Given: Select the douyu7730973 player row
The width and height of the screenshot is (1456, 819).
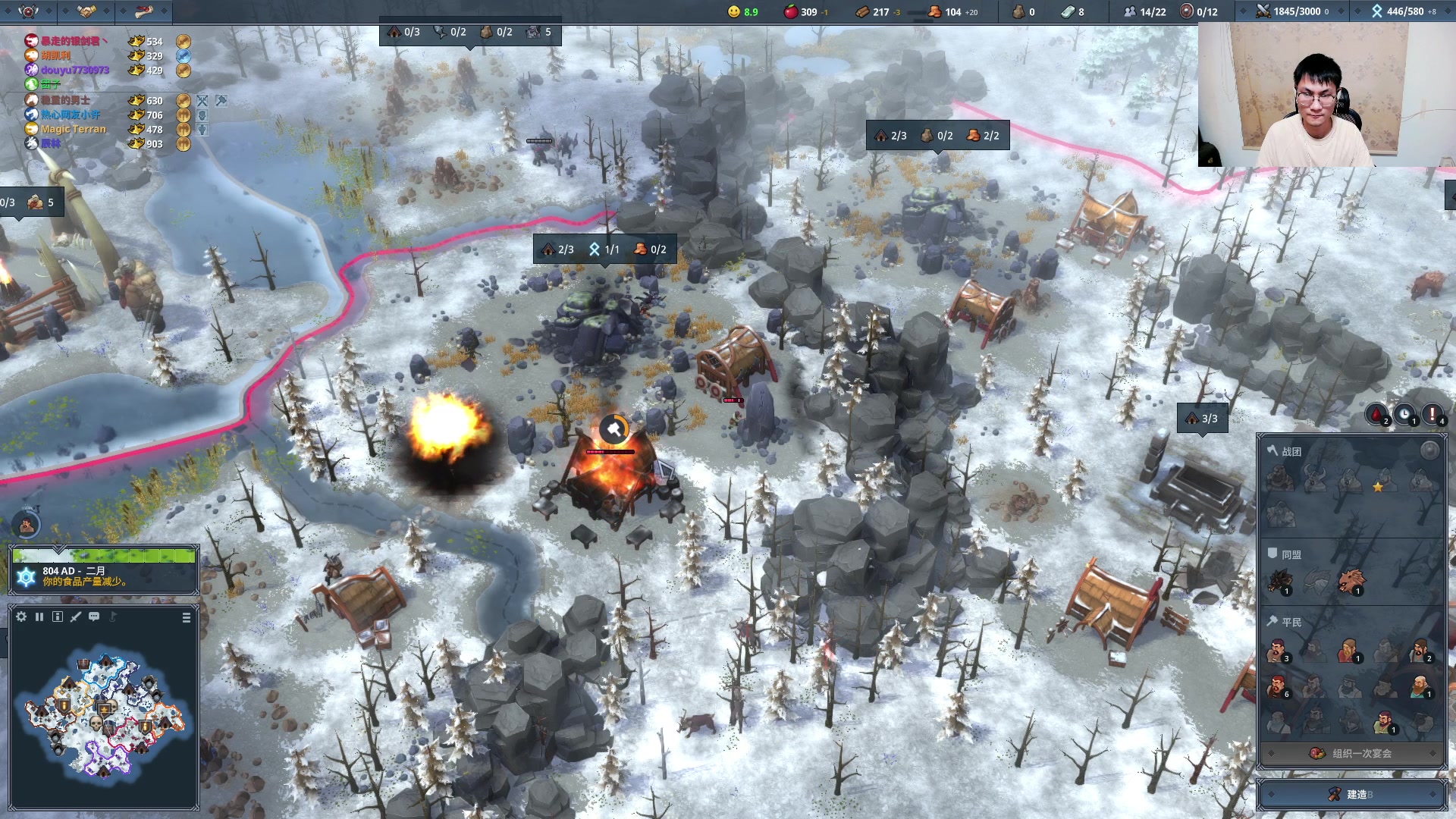Looking at the screenshot, I should 74,70.
